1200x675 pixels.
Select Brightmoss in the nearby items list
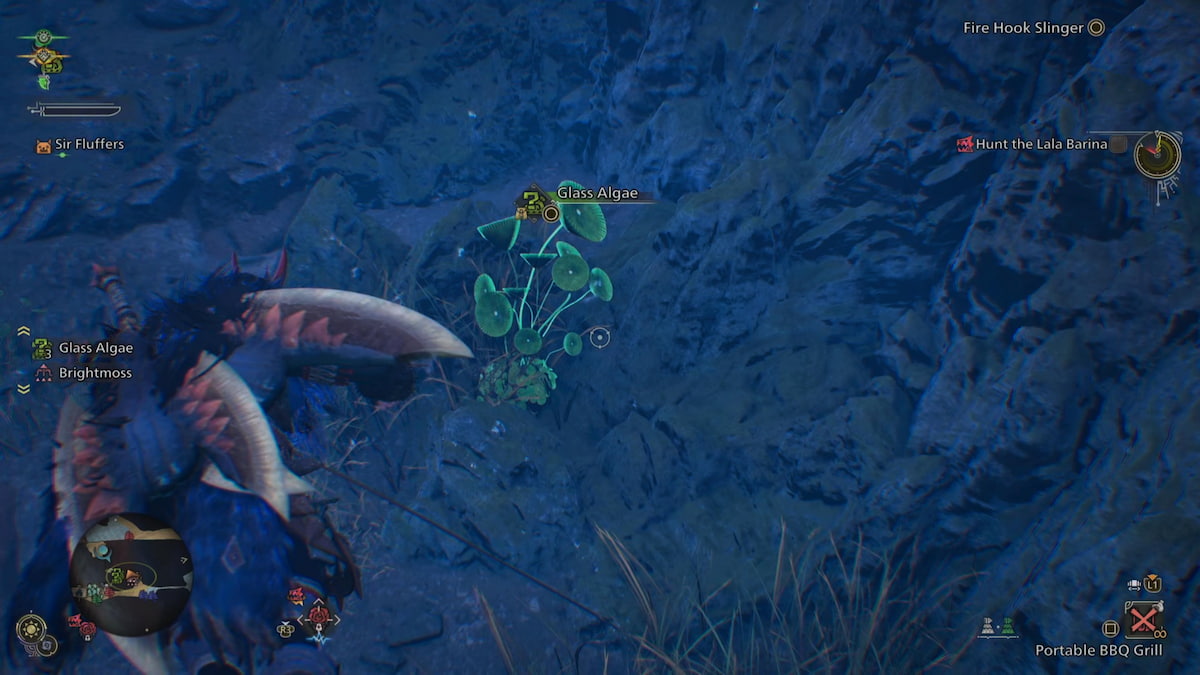click(95, 373)
